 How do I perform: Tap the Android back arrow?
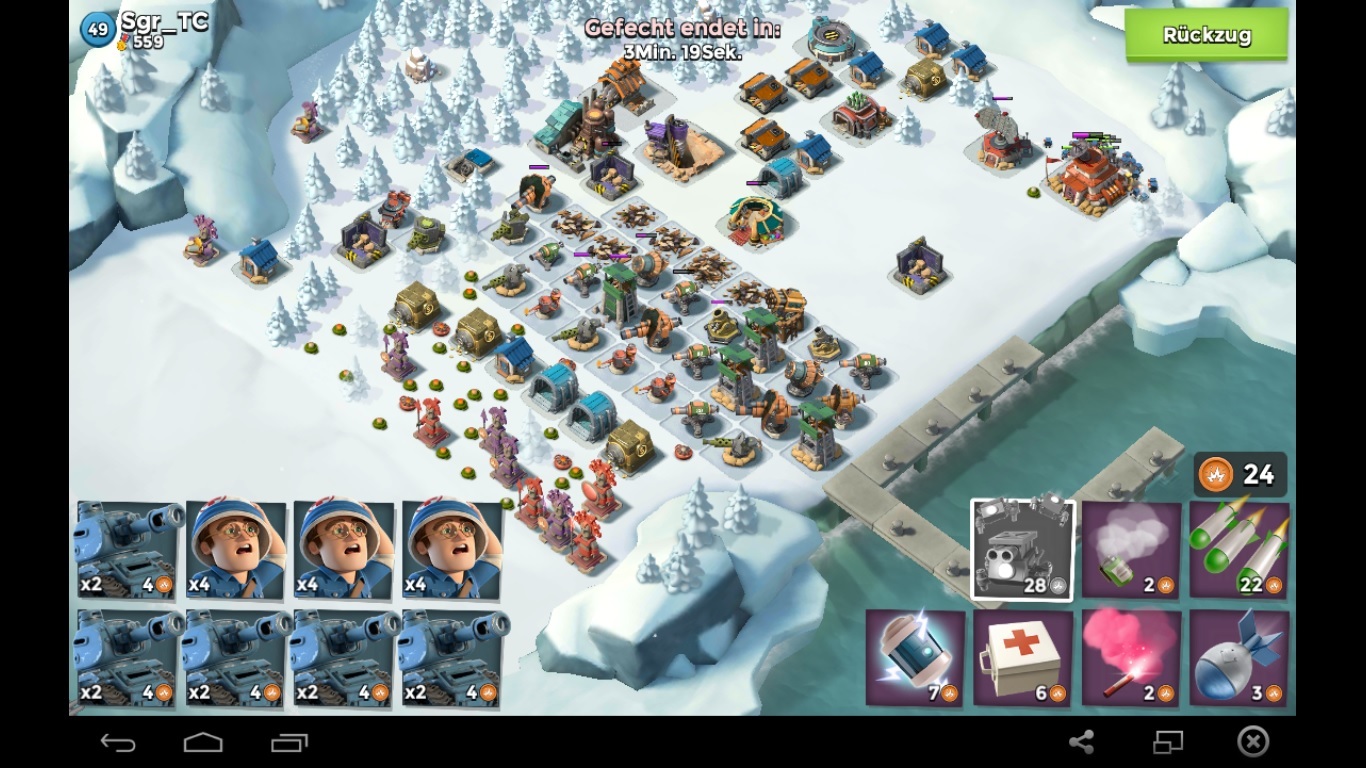click(118, 742)
